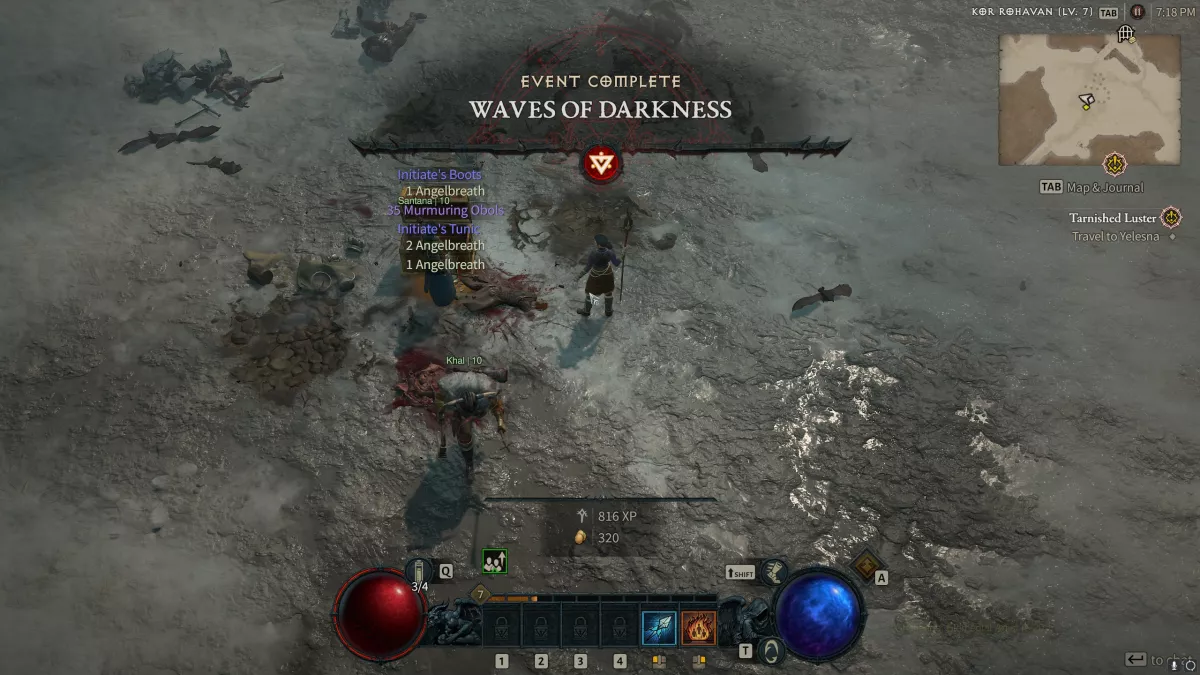Pick up the Initiate's Tunic
1200x675 pixels.
point(438,229)
